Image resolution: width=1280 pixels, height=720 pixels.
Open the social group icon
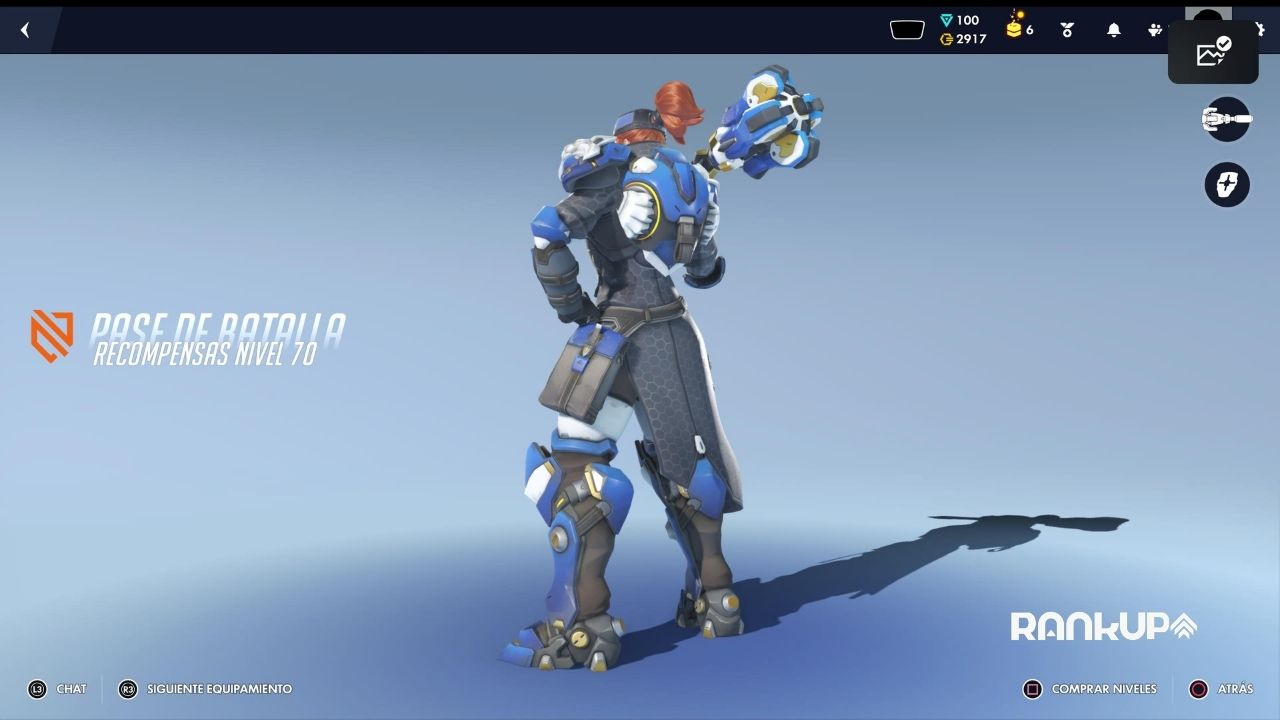click(1155, 30)
